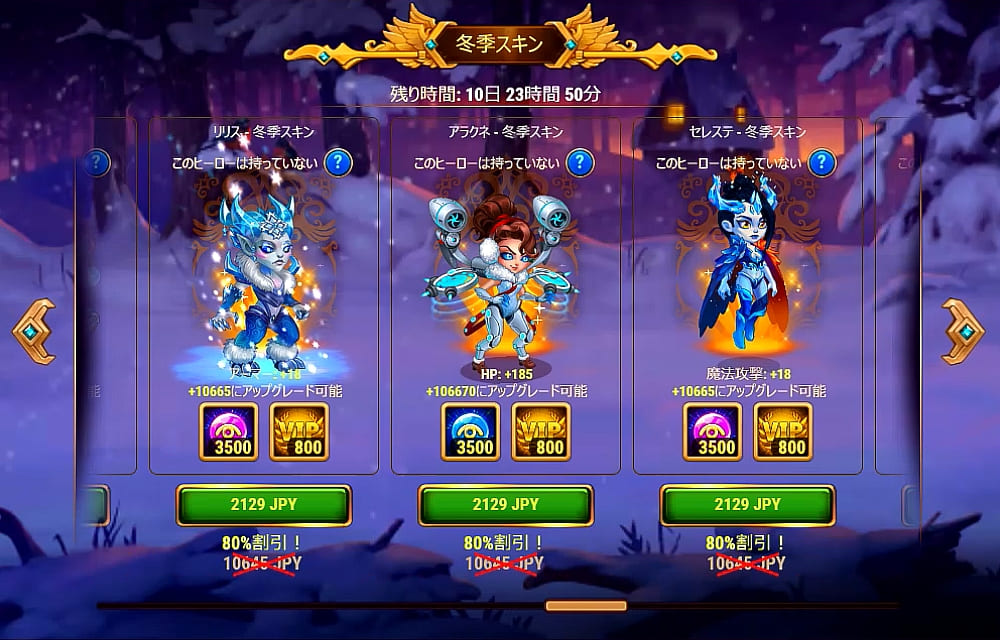Image resolution: width=1000 pixels, height=640 pixels.
Task: Open help for Celeste winter skin
Action: click(x=822, y=162)
